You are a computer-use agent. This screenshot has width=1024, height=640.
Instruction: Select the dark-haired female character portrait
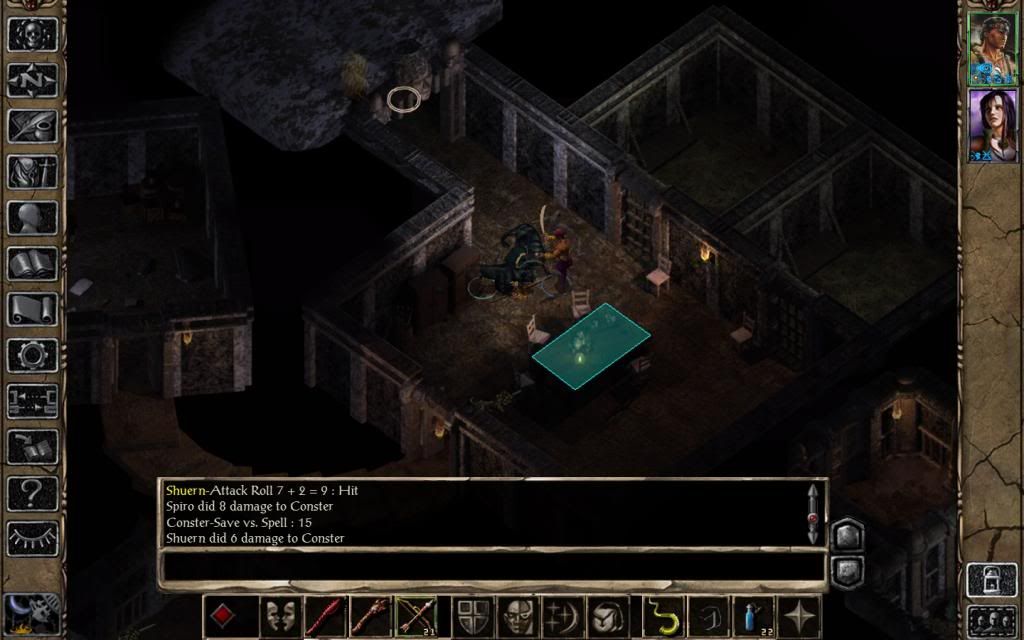pyautogui.click(x=991, y=125)
